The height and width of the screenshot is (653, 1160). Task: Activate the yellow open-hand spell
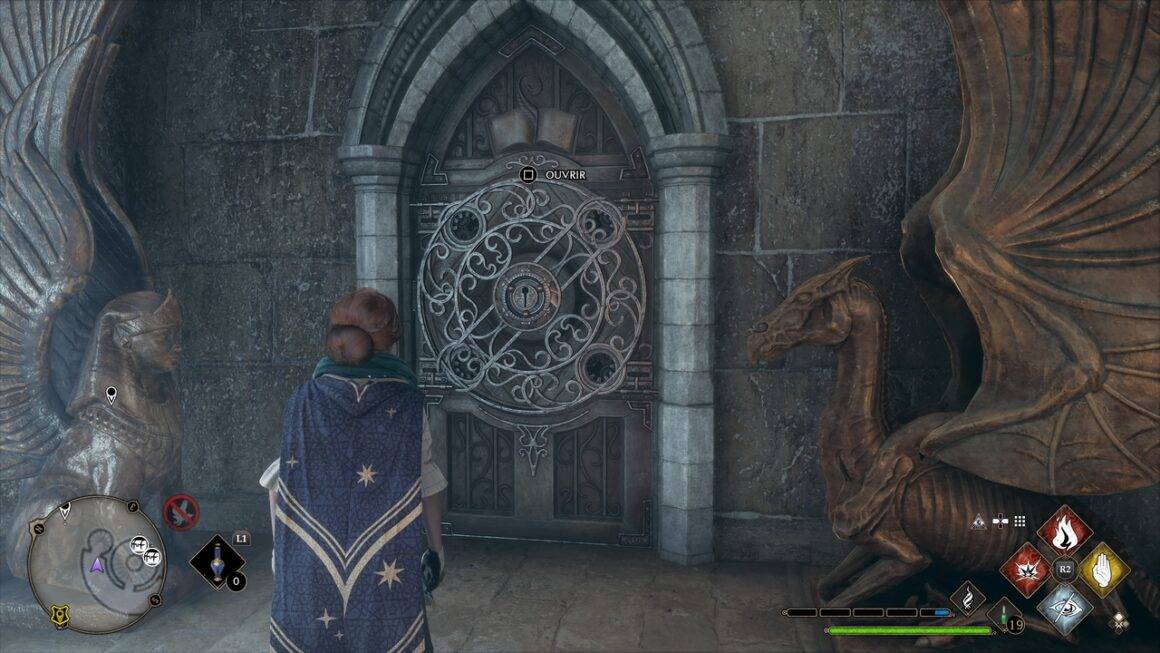[x=1103, y=571]
